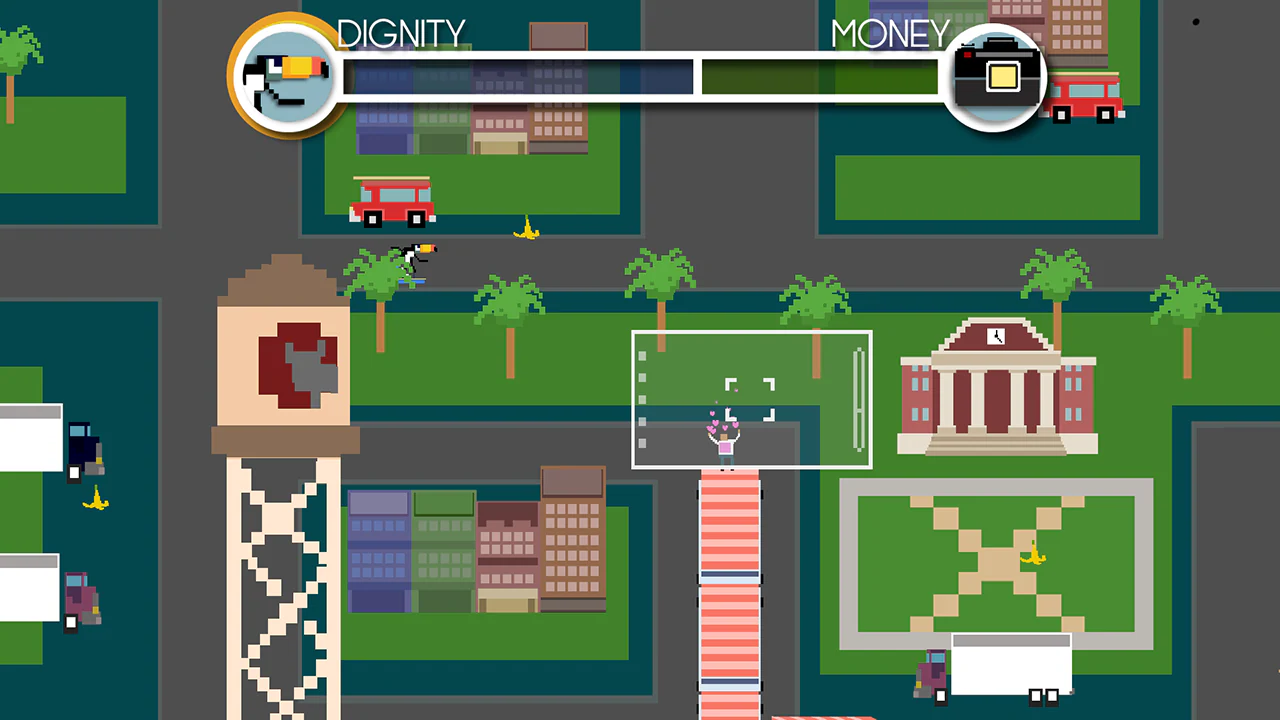Open the viewfinder frame border
This screenshot has height=720, width=1280.
tap(751, 333)
